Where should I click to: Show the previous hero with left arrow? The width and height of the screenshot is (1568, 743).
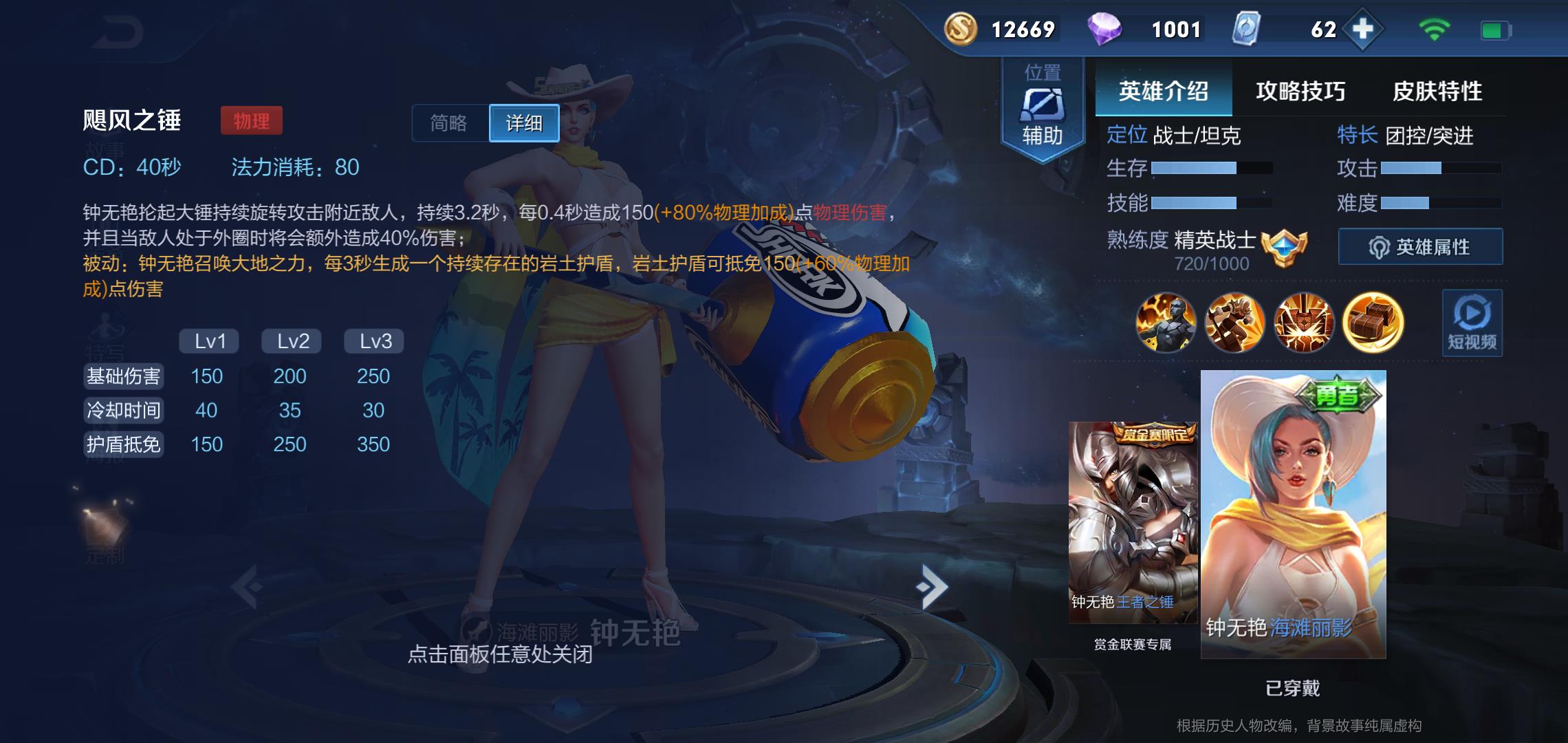(x=248, y=587)
